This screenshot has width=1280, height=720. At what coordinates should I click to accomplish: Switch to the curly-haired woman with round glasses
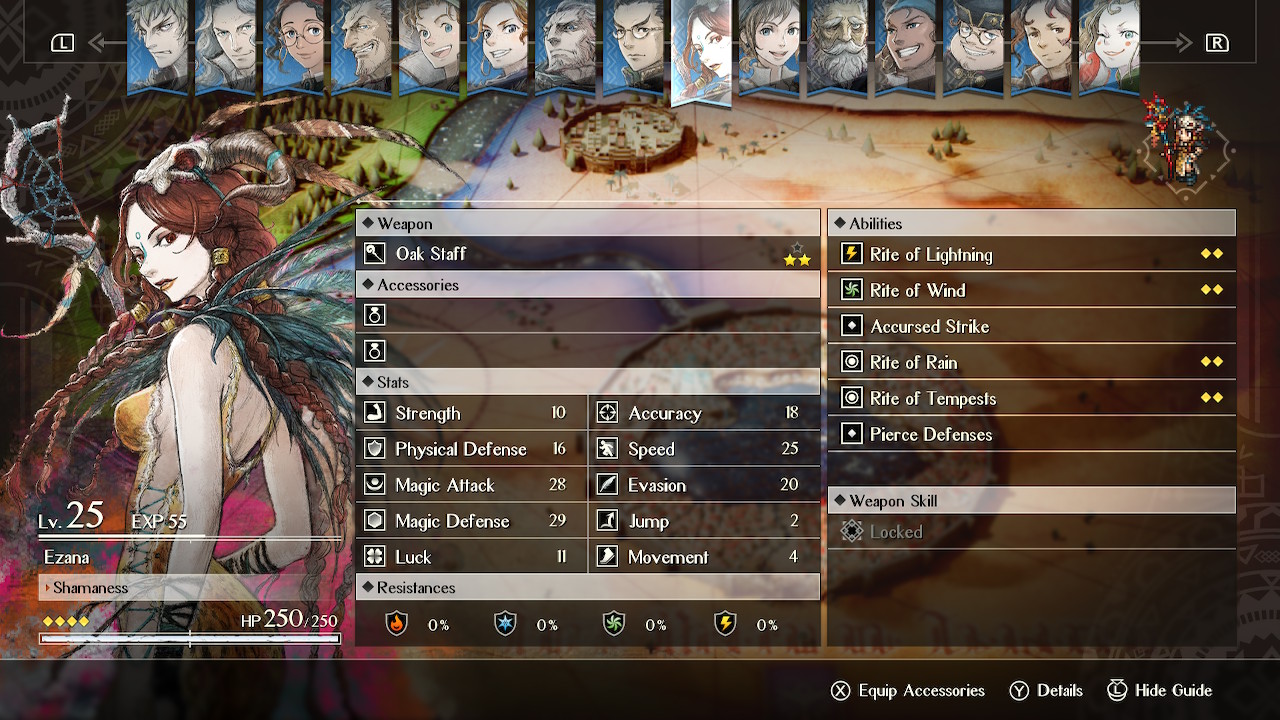(293, 45)
